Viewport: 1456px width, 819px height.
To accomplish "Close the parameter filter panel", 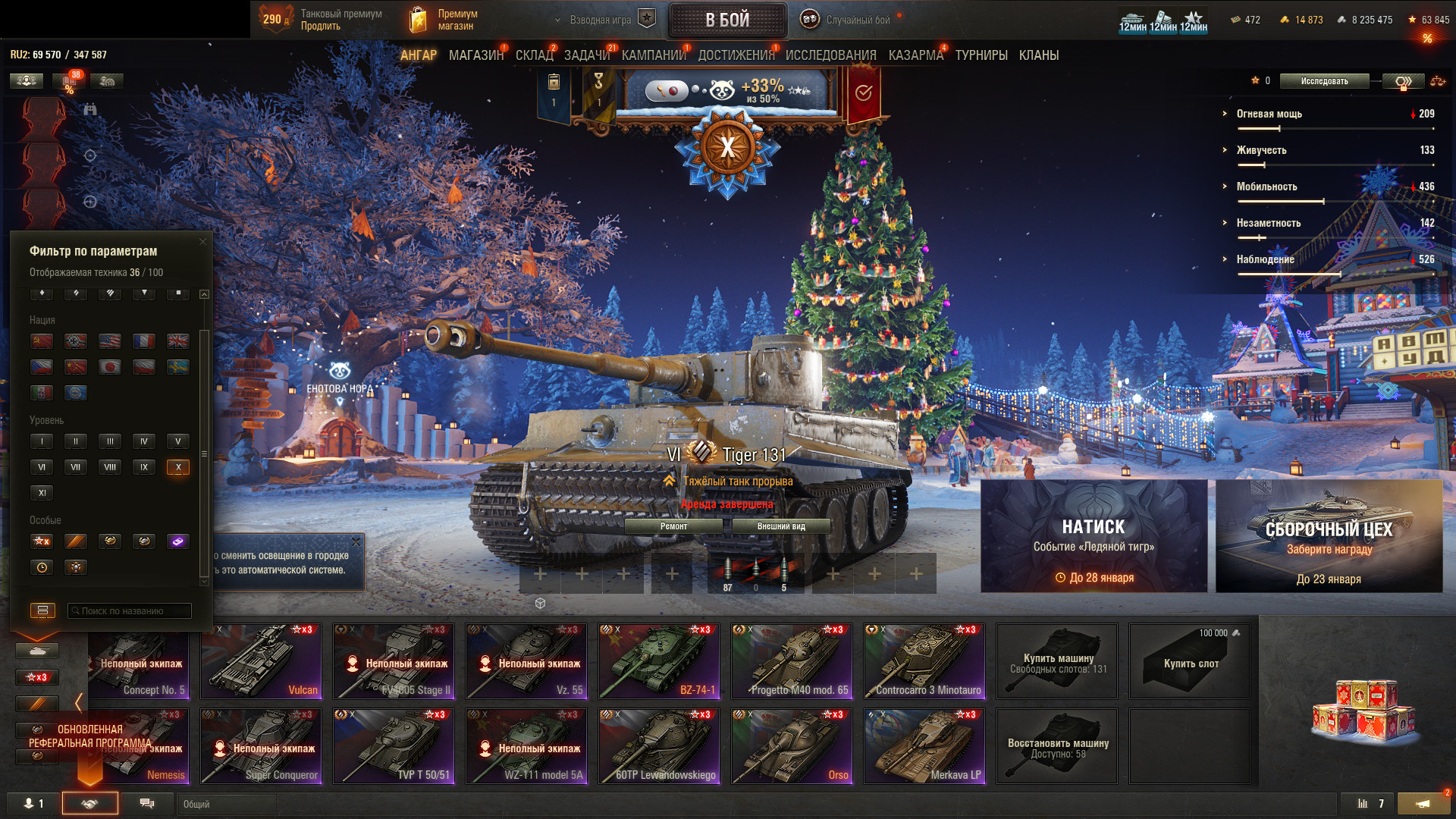I will [x=202, y=242].
